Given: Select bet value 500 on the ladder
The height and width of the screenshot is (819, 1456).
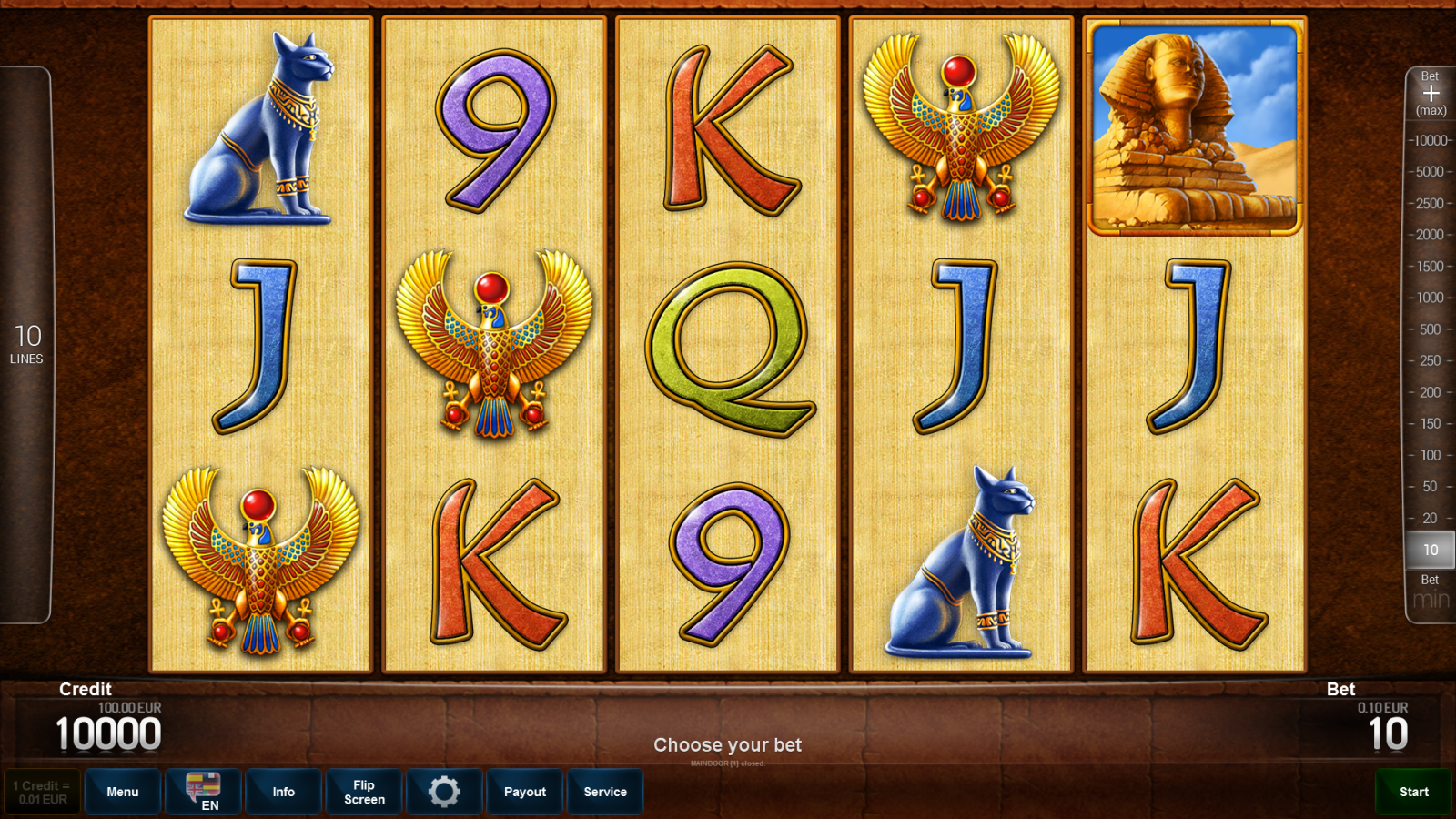Looking at the screenshot, I should pos(1429,329).
